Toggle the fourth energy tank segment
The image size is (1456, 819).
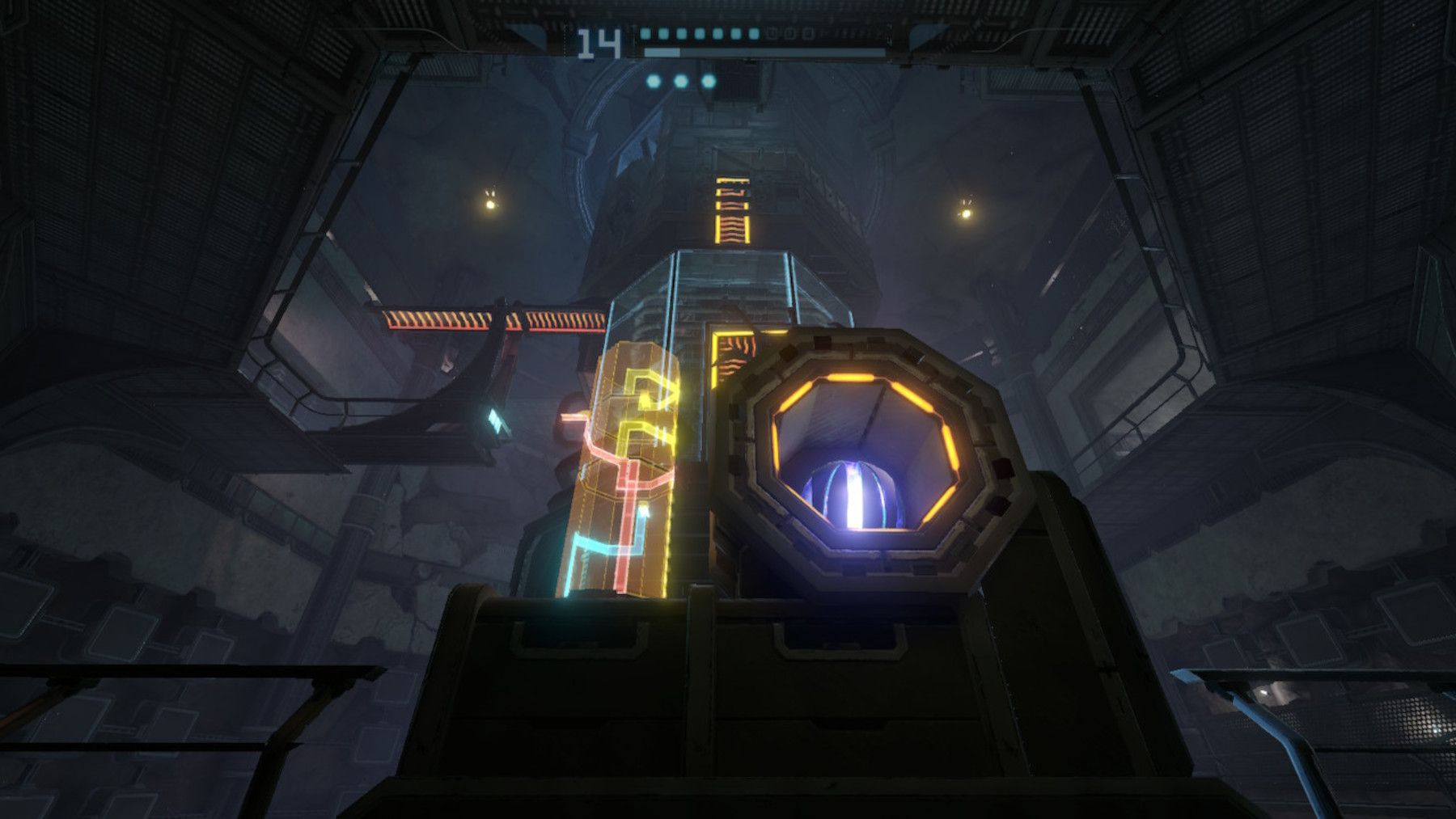point(699,34)
